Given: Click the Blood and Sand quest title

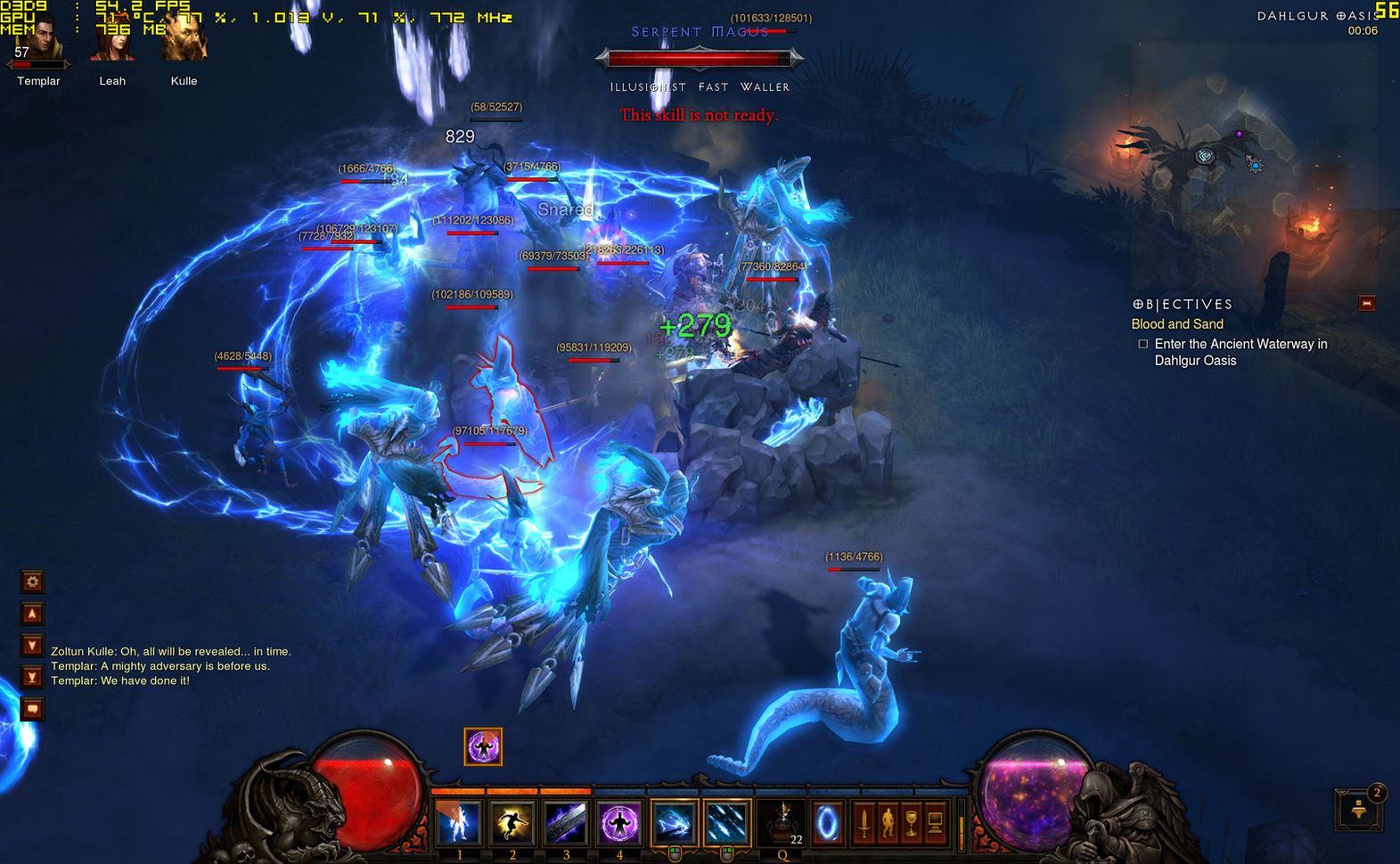Looking at the screenshot, I should click(x=1176, y=323).
